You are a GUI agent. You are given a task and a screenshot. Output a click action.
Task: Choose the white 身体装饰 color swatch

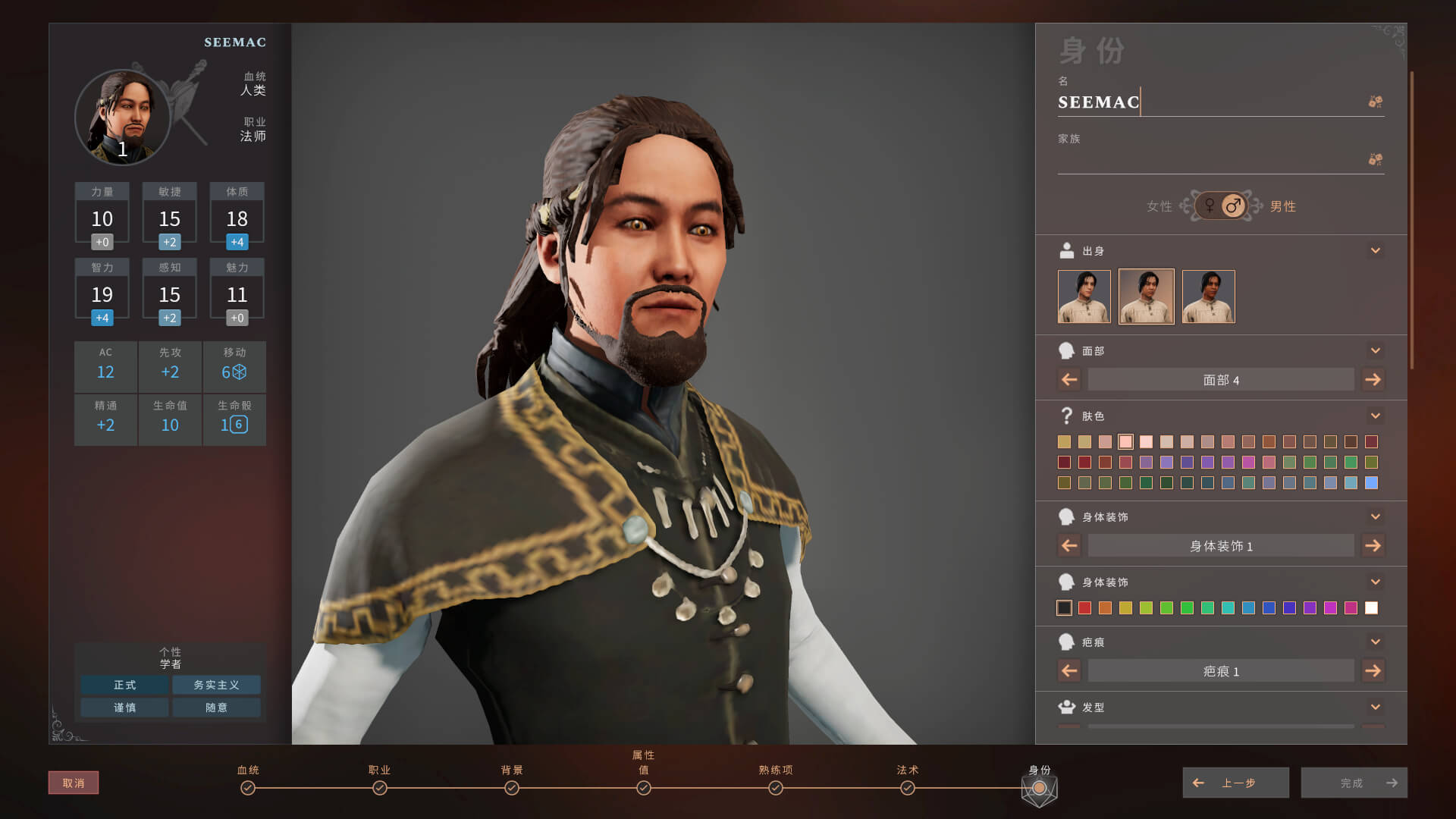click(1371, 607)
